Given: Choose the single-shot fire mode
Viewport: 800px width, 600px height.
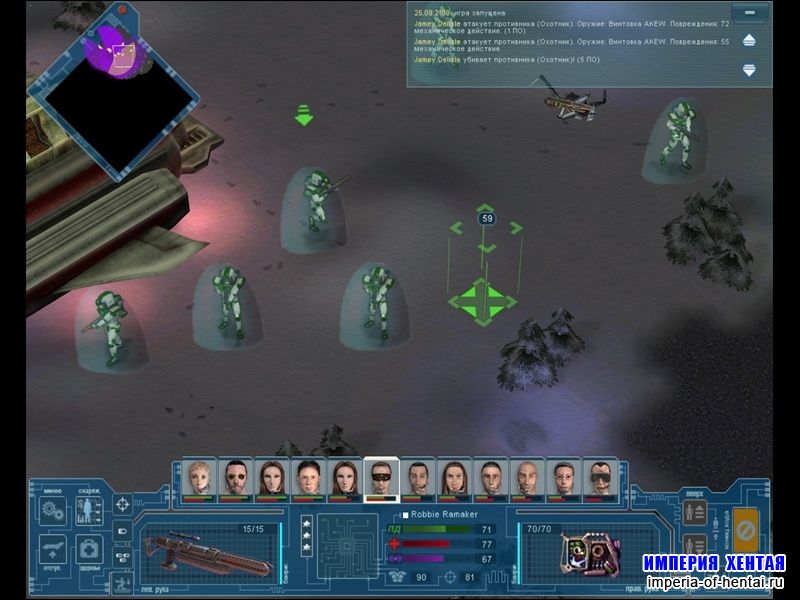Looking at the screenshot, I should click(x=122, y=531).
